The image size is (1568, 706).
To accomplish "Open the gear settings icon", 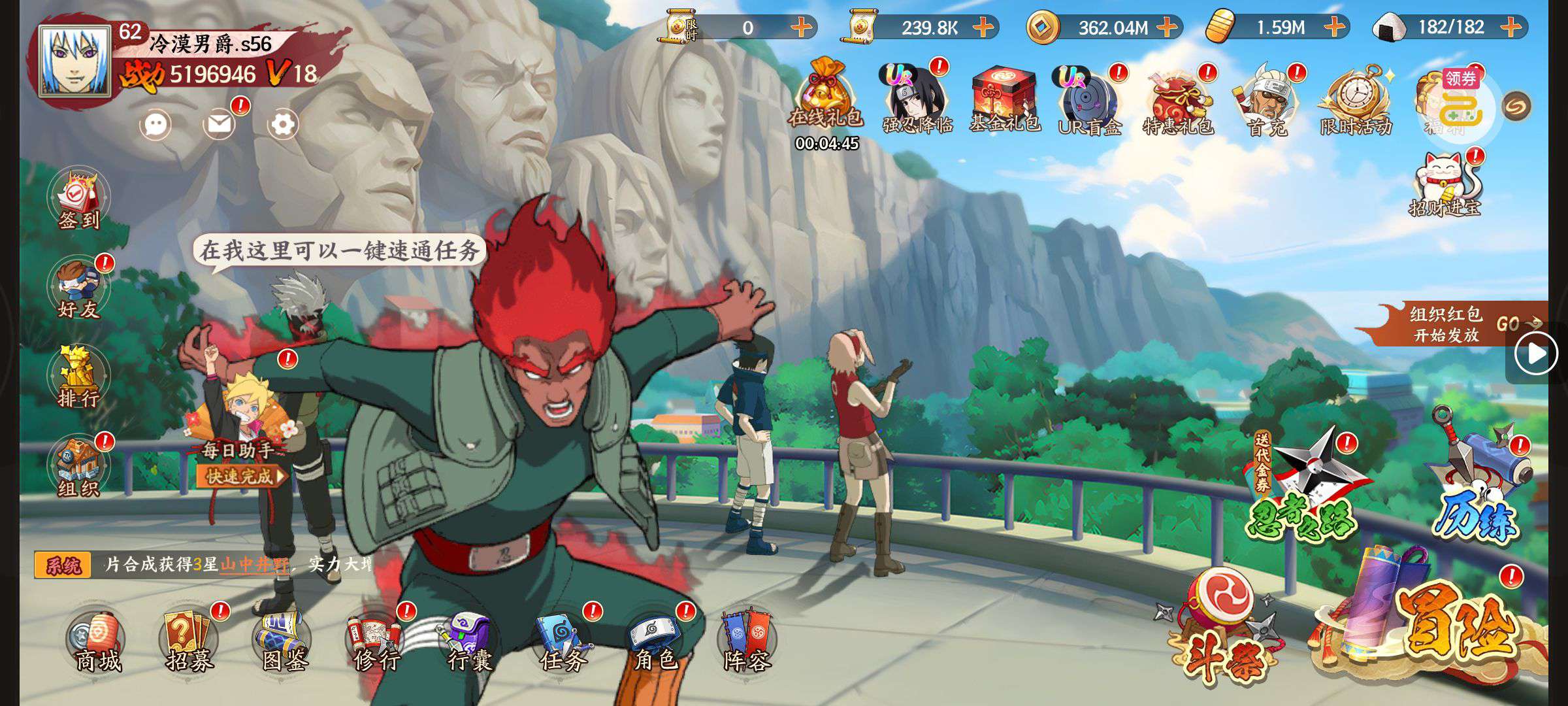I will click(283, 124).
